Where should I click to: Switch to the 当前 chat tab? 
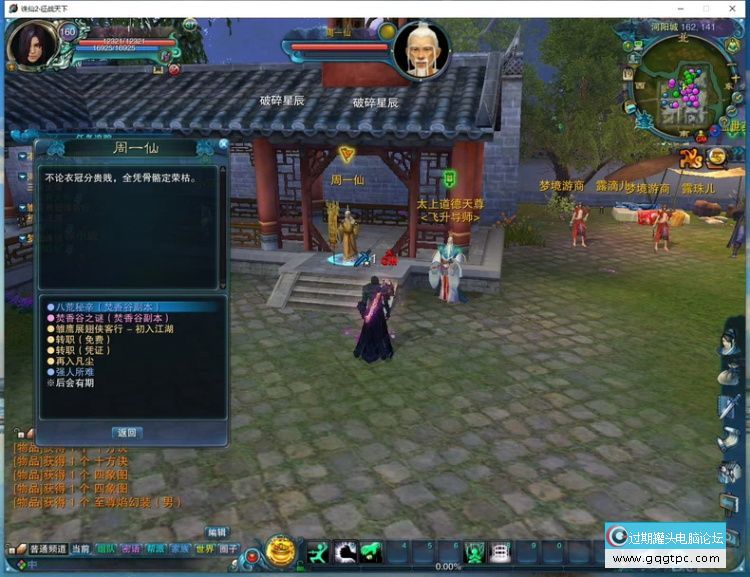click(x=80, y=549)
